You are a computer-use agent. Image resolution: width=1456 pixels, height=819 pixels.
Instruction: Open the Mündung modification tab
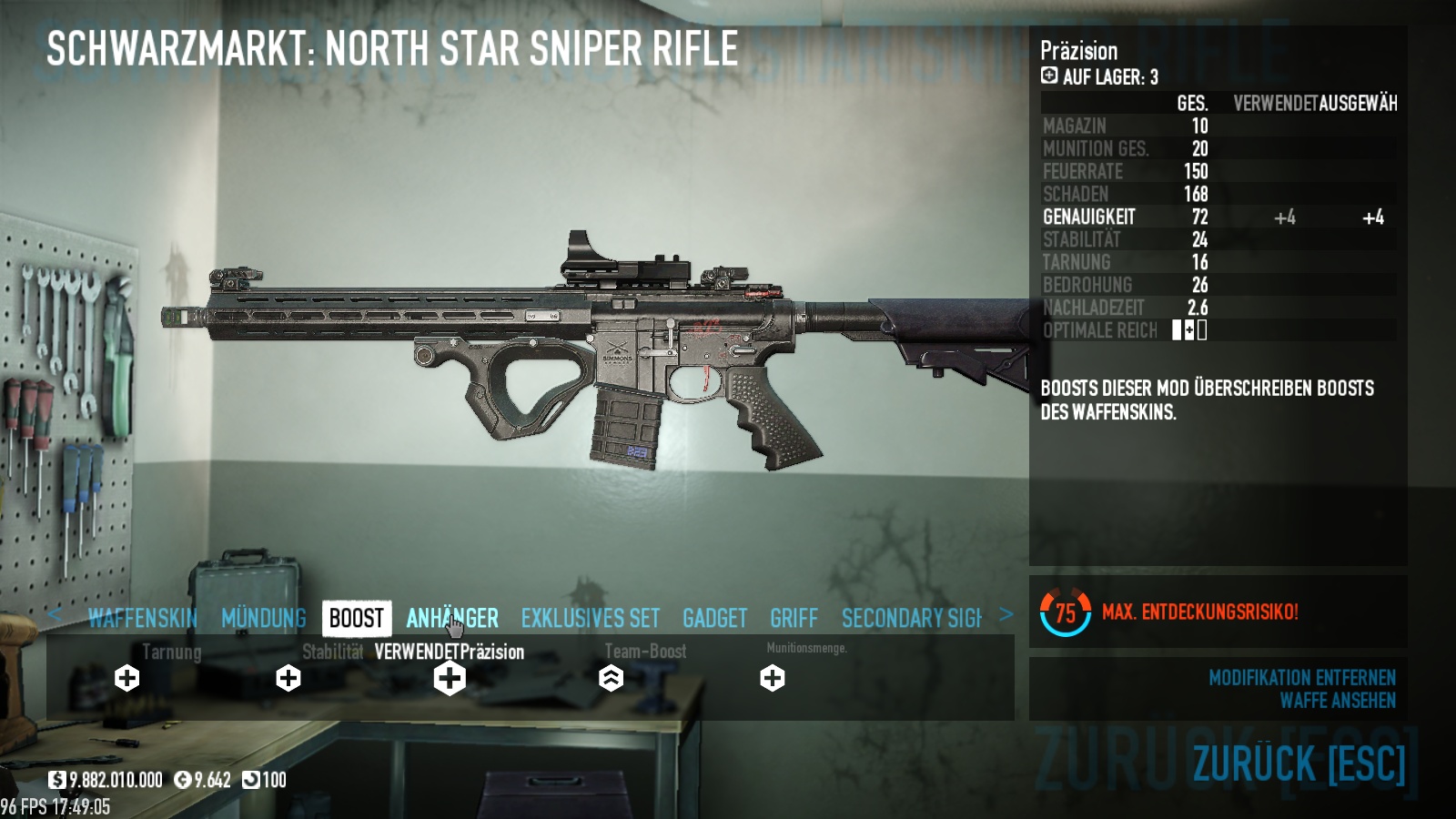(264, 619)
